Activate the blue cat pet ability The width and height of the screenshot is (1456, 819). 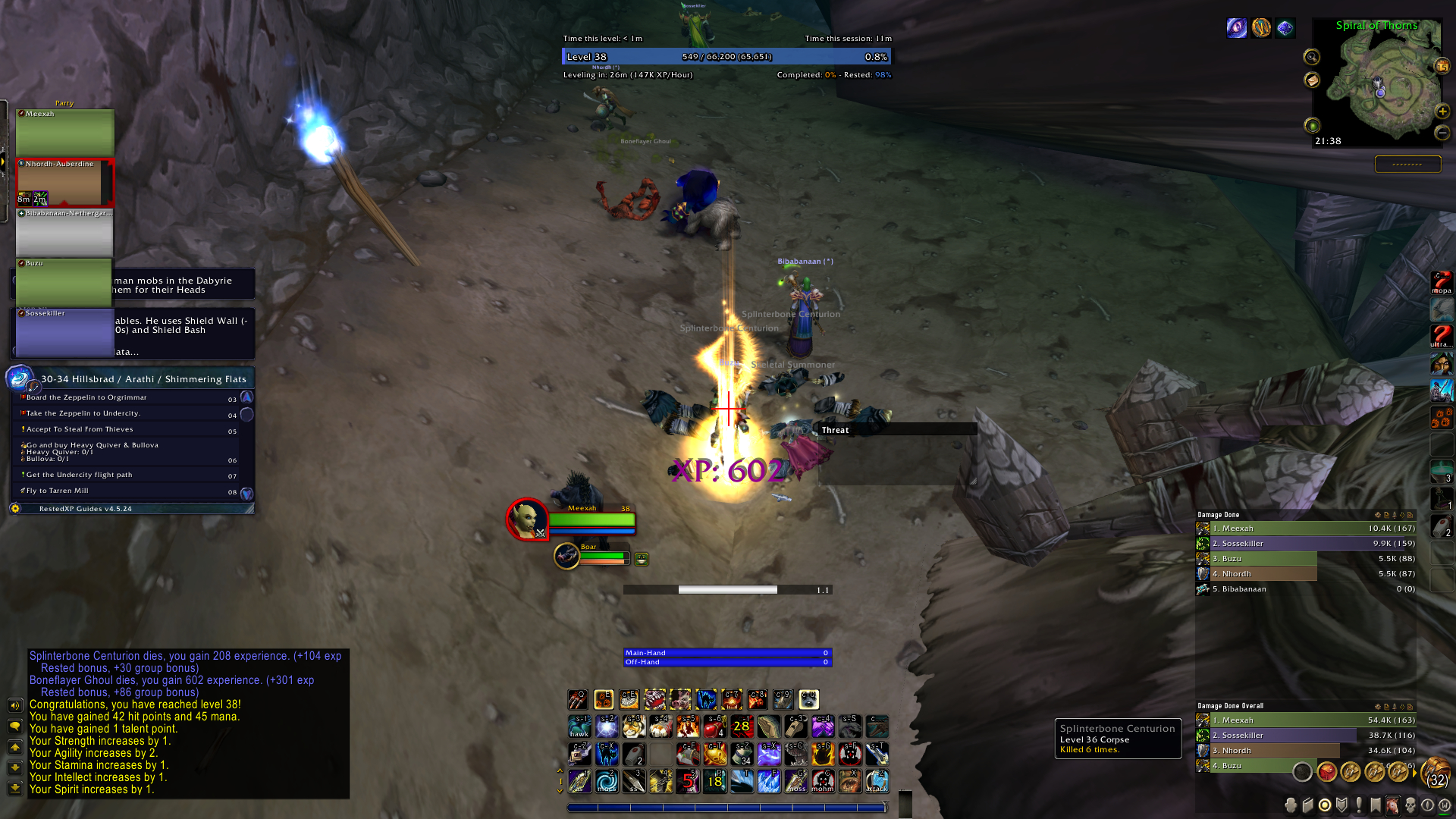(706, 699)
